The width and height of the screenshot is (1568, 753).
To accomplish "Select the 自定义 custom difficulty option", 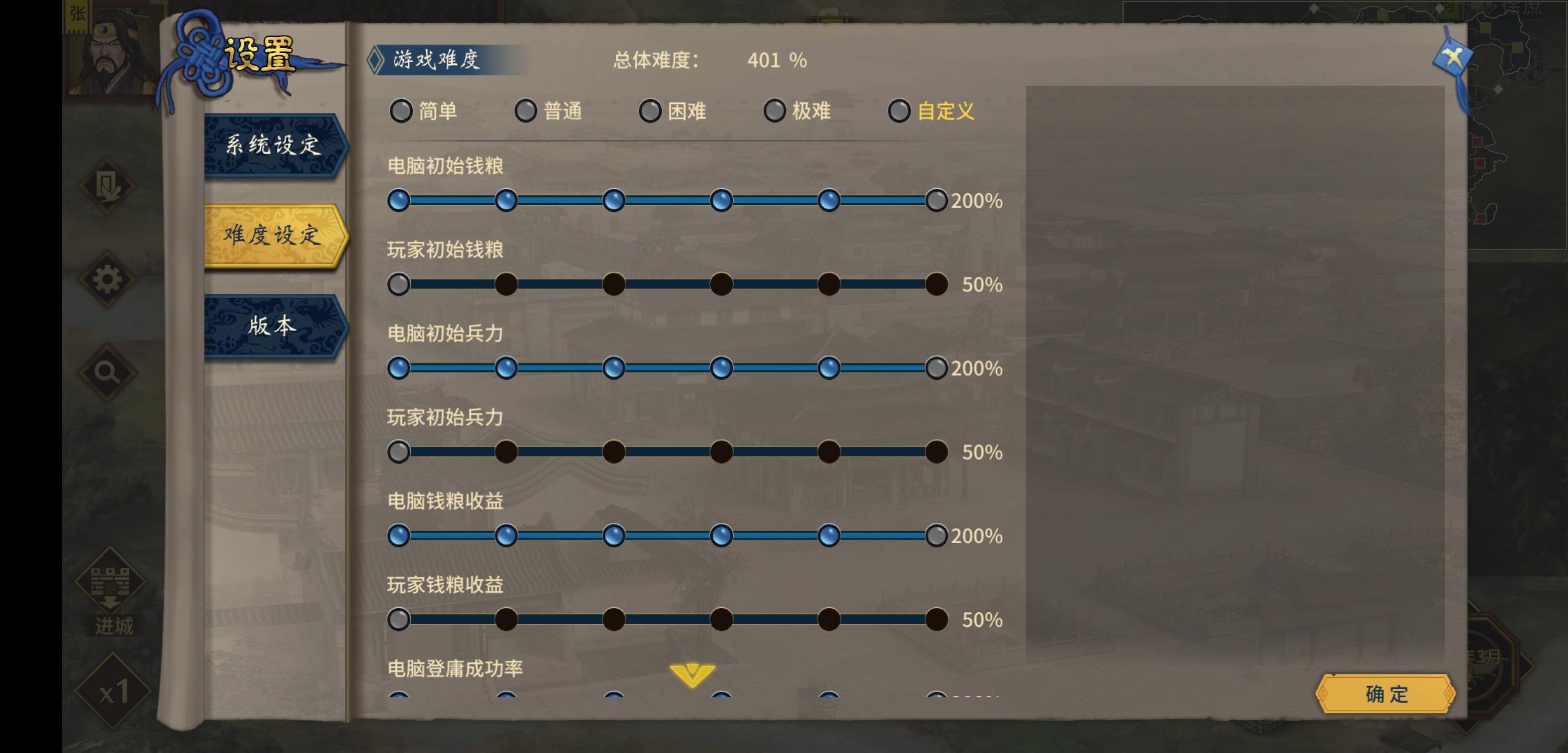I will coord(899,111).
